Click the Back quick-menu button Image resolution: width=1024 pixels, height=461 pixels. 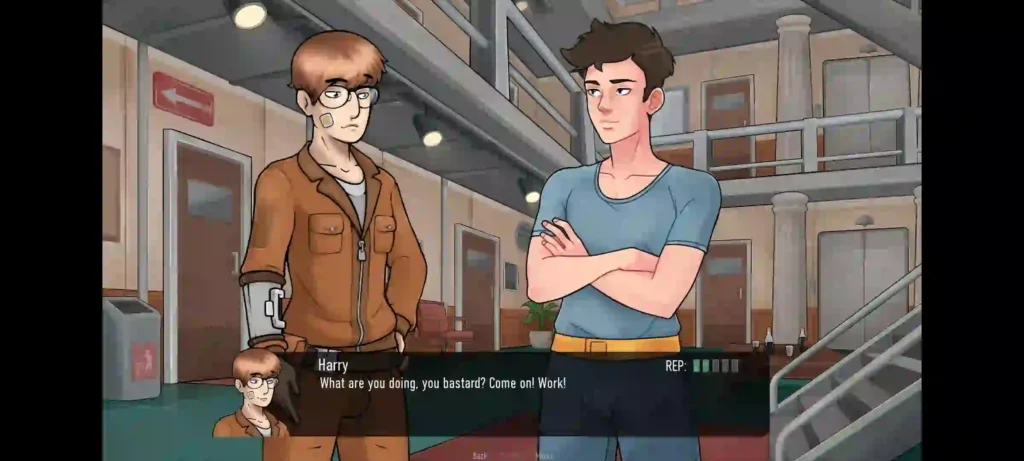[x=480, y=455]
